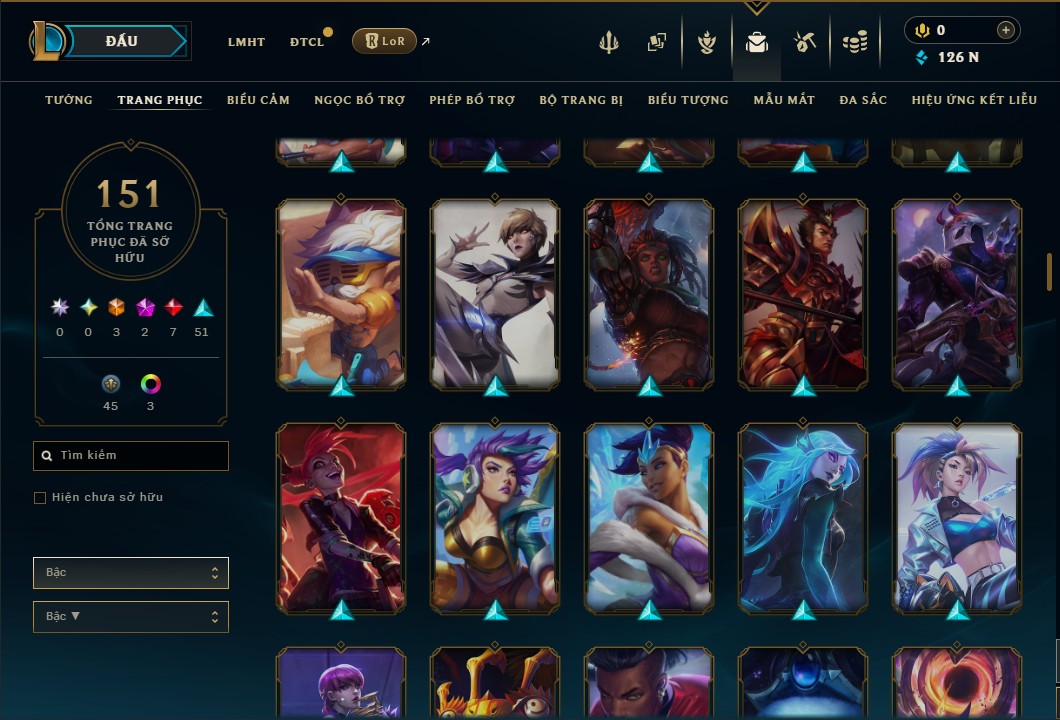Viewport: 1060px width, 720px height.
Task: Open the TƯỚNG champions tab
Action: (69, 100)
